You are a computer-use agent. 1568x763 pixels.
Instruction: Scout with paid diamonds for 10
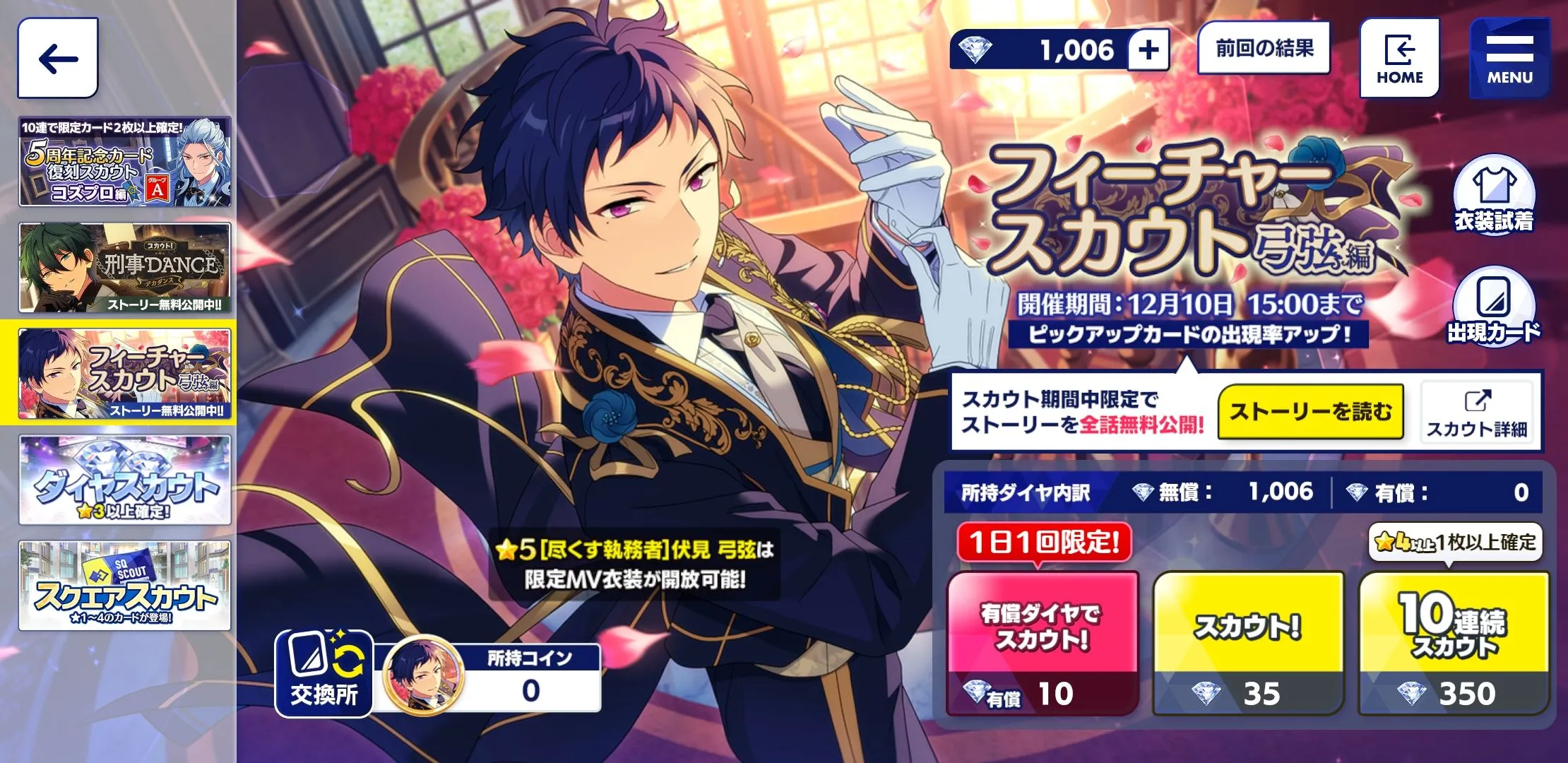pos(1043,643)
